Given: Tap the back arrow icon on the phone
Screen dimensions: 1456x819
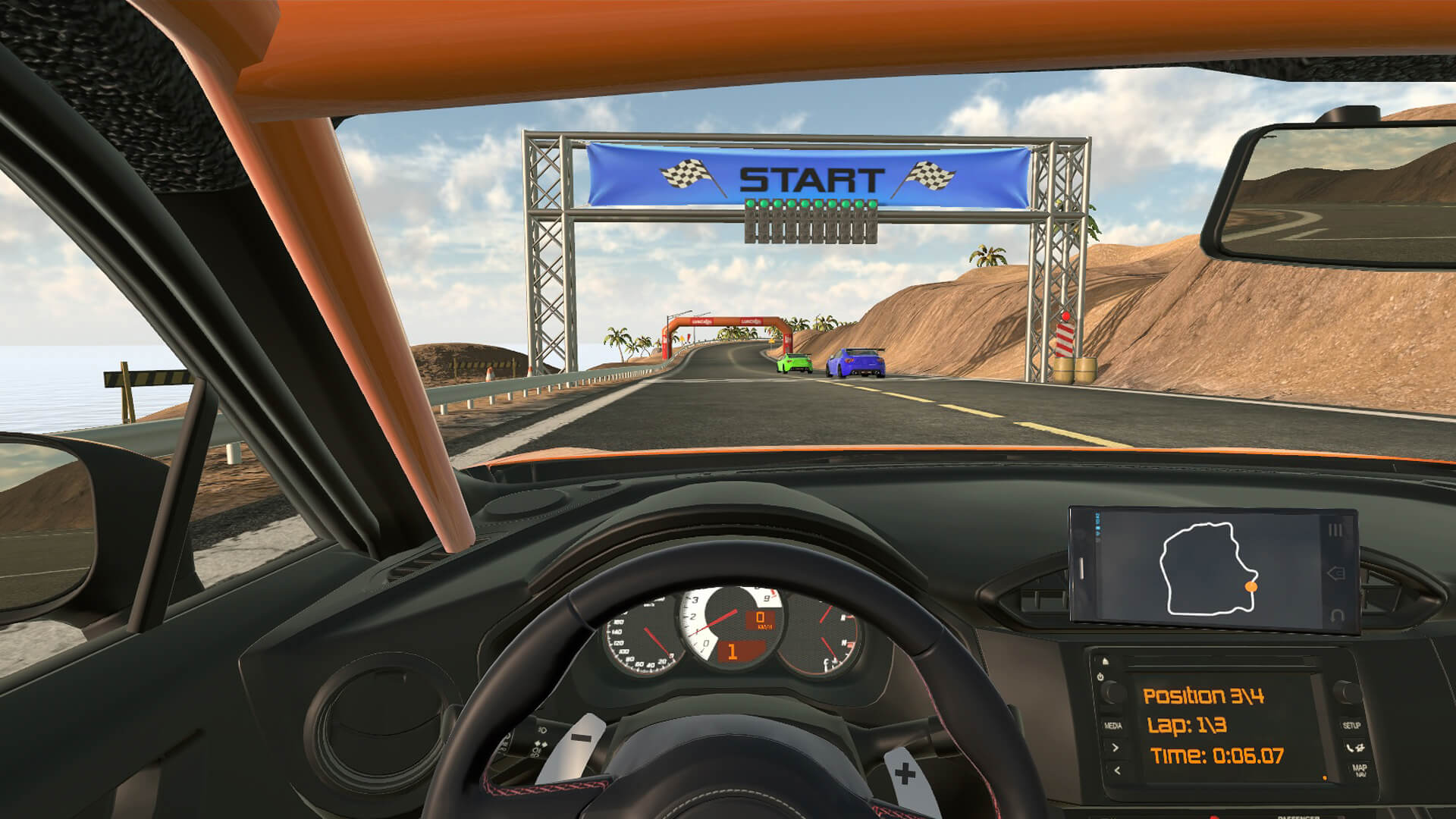Looking at the screenshot, I should coord(1335,573).
